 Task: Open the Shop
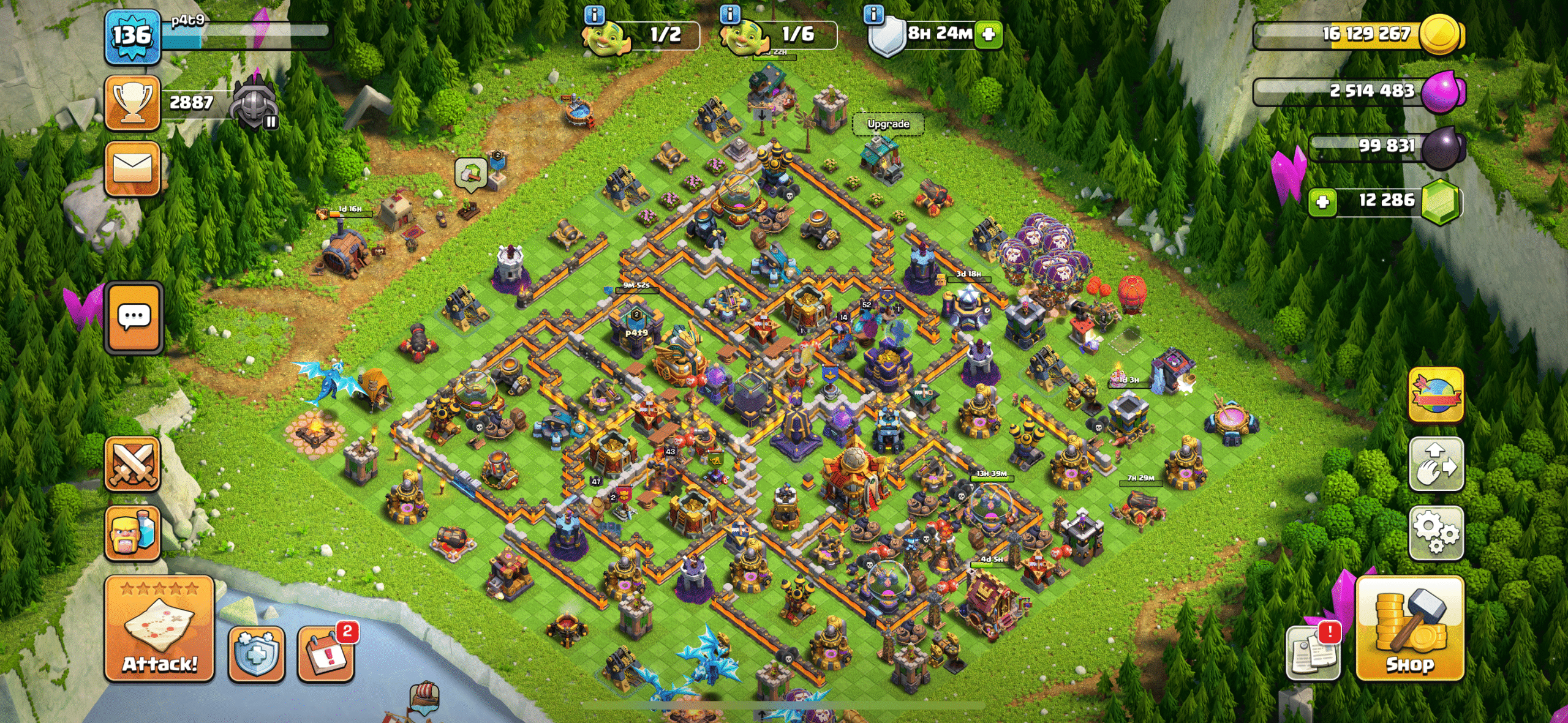pos(1410,629)
